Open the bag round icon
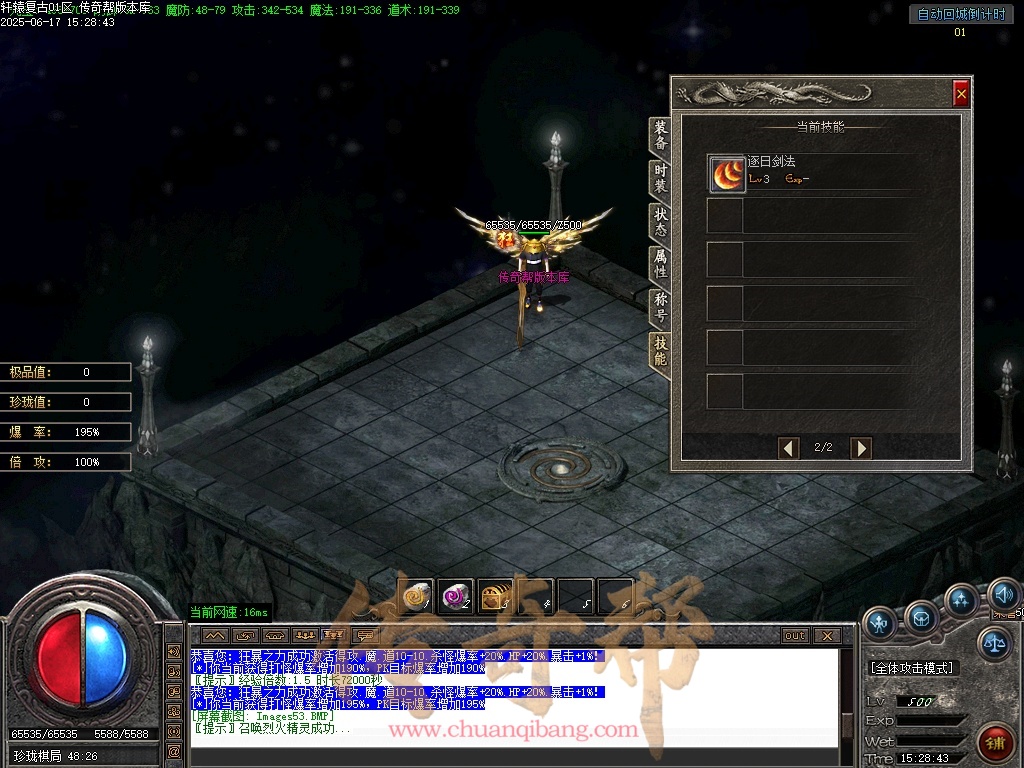Viewport: 1024px width, 768px height. pyautogui.click(x=921, y=618)
